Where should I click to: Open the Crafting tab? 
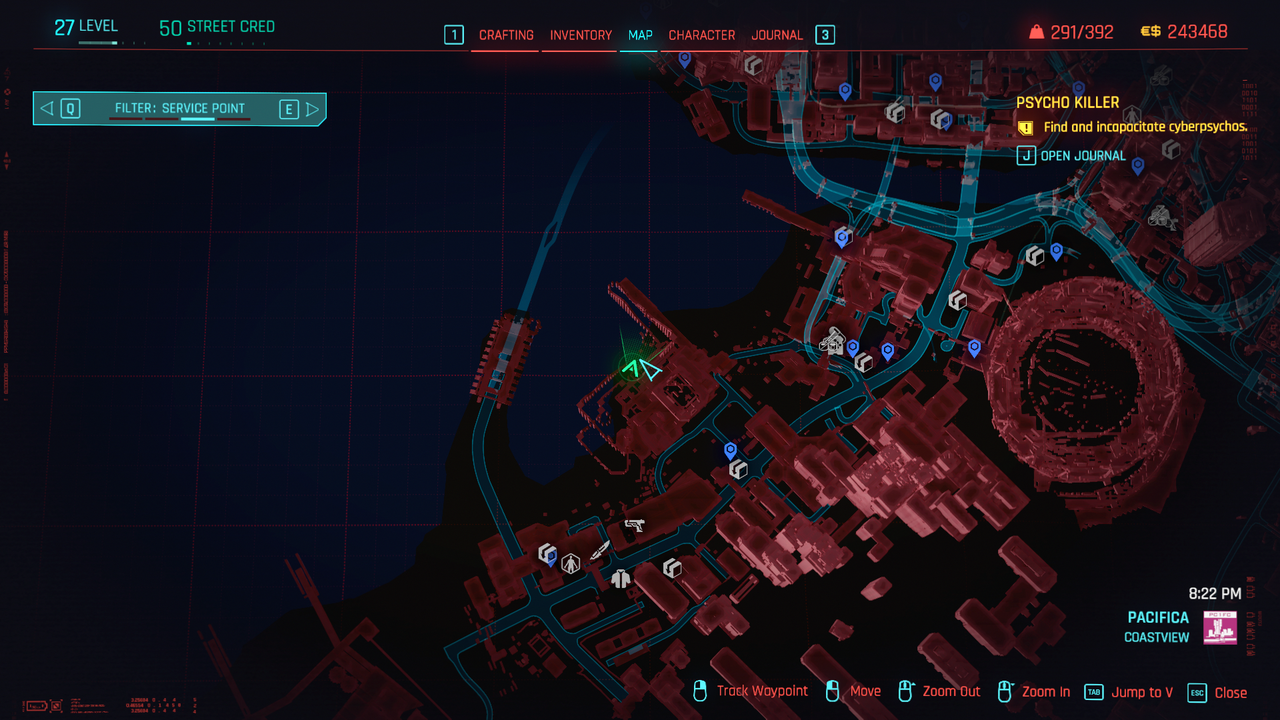506,35
